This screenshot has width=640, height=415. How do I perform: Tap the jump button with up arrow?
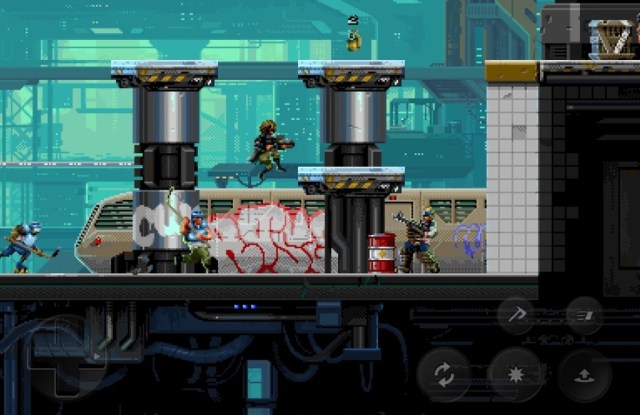[x=586, y=375]
